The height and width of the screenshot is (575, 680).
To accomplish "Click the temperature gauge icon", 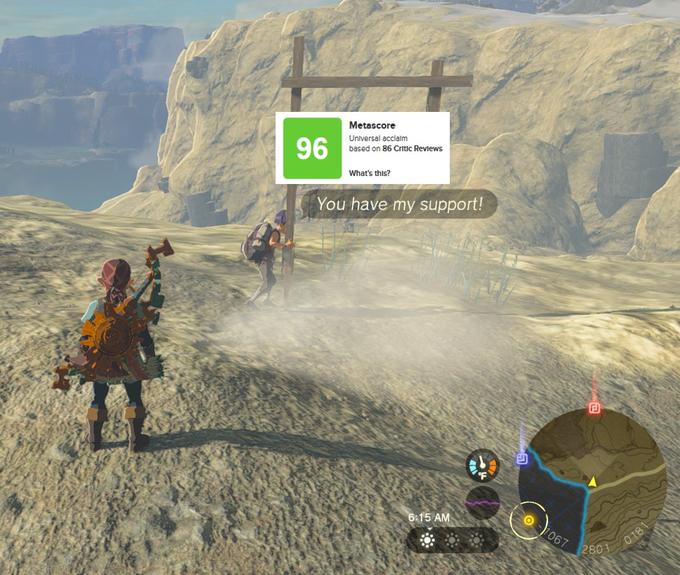I will tap(482, 466).
